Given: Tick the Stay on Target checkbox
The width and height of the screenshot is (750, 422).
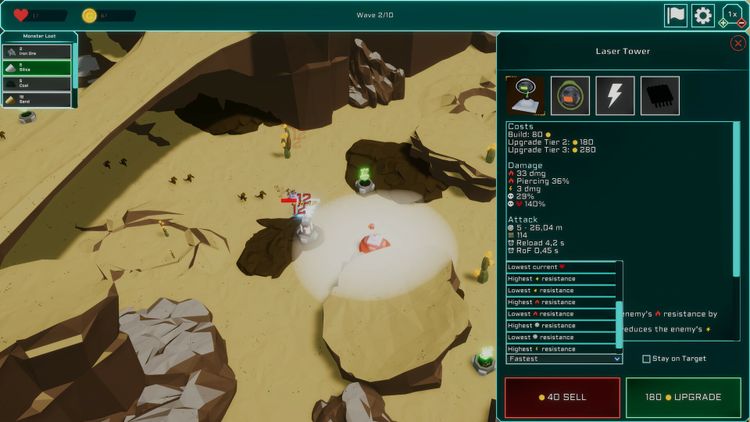Looking at the screenshot, I should click(x=647, y=358).
